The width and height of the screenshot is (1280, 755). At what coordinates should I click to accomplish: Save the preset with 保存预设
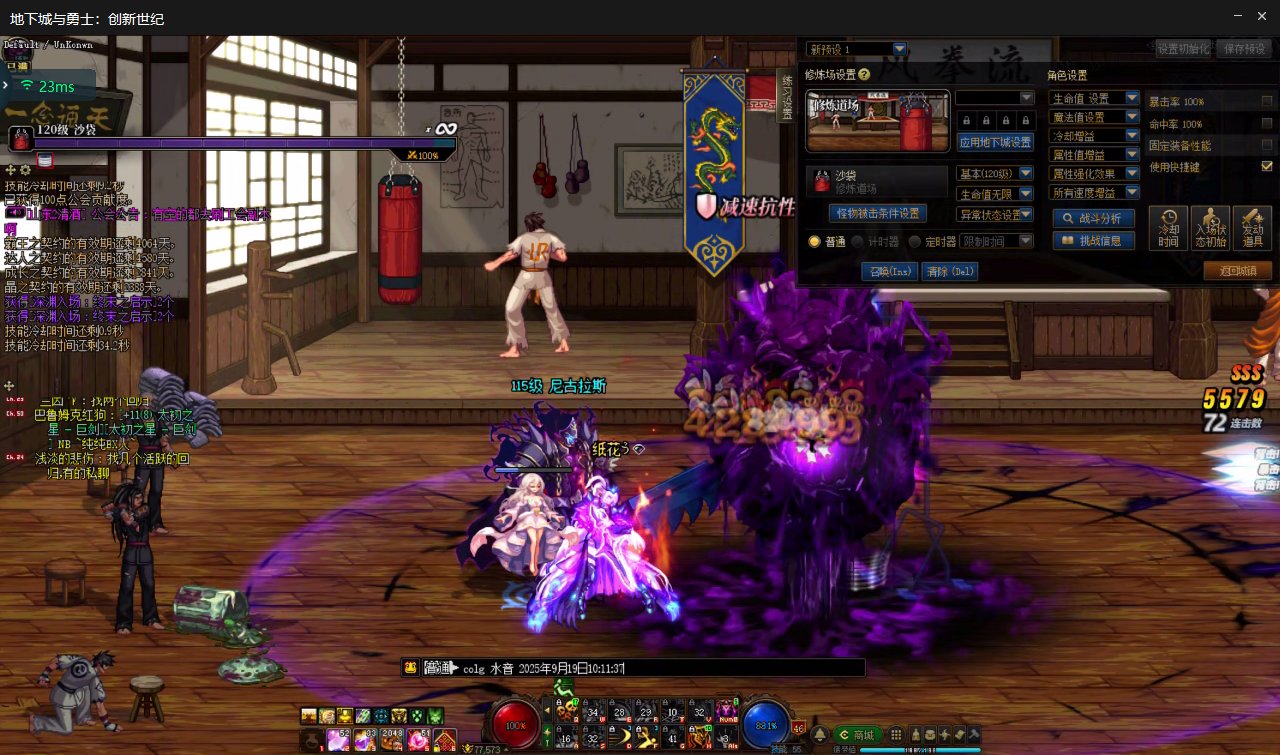point(1243,48)
